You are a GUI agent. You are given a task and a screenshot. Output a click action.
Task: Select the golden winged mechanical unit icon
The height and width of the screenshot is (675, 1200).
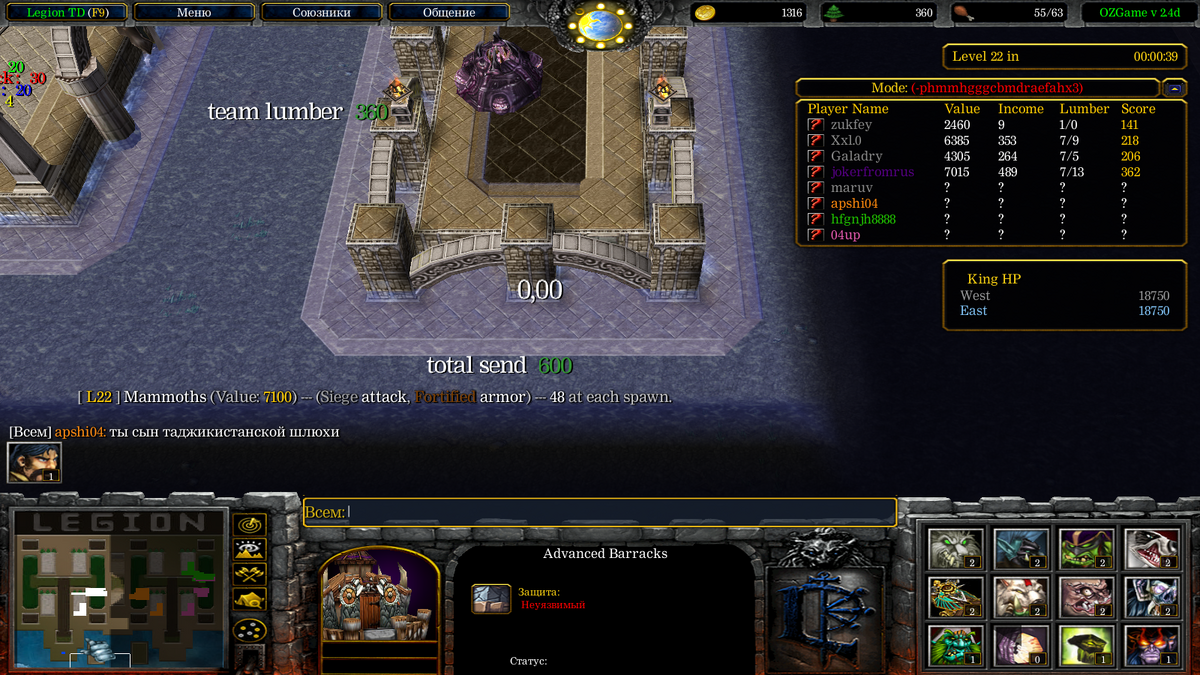(x=955, y=597)
